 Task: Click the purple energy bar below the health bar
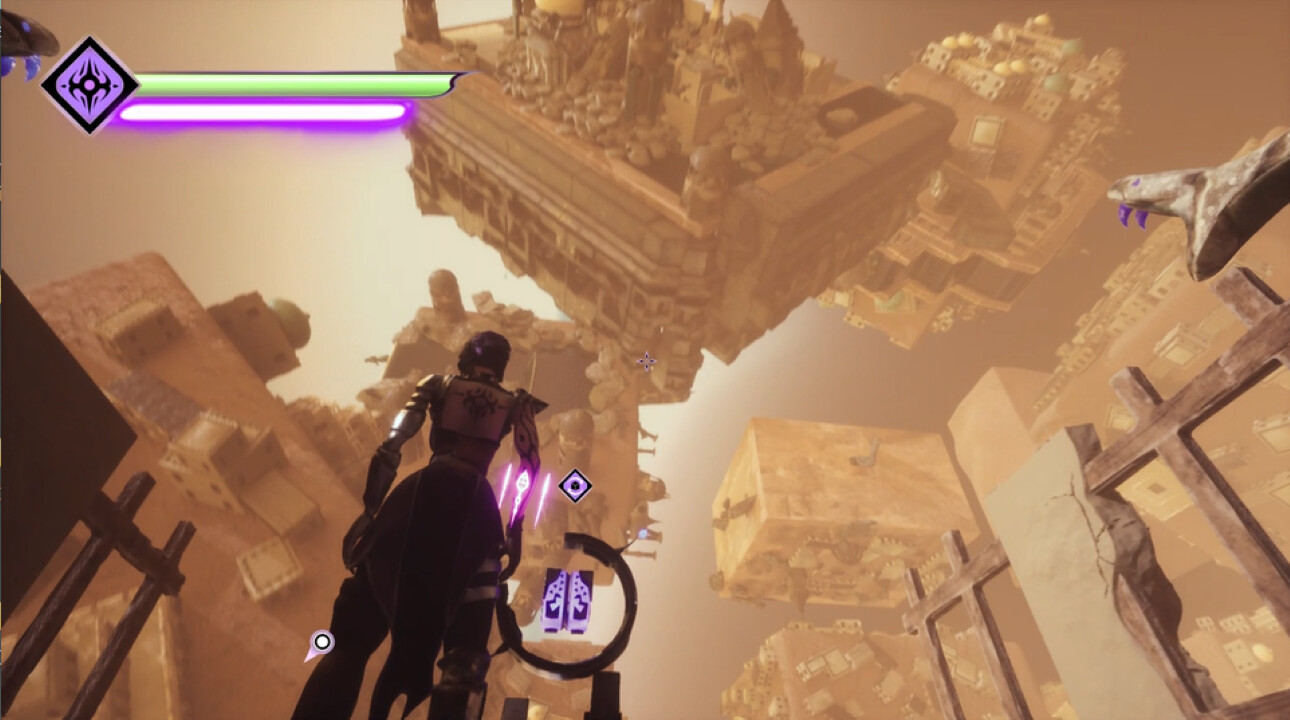pos(265,113)
